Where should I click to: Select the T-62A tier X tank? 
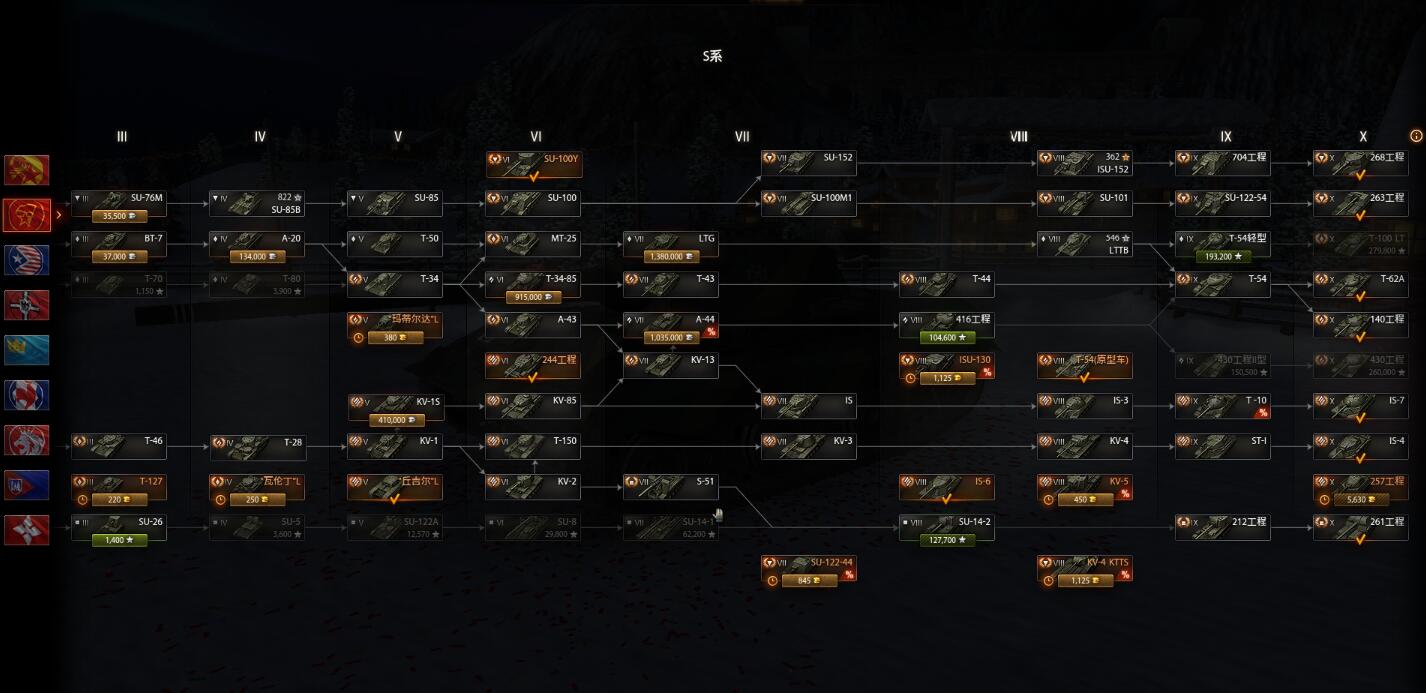[x=1360, y=280]
